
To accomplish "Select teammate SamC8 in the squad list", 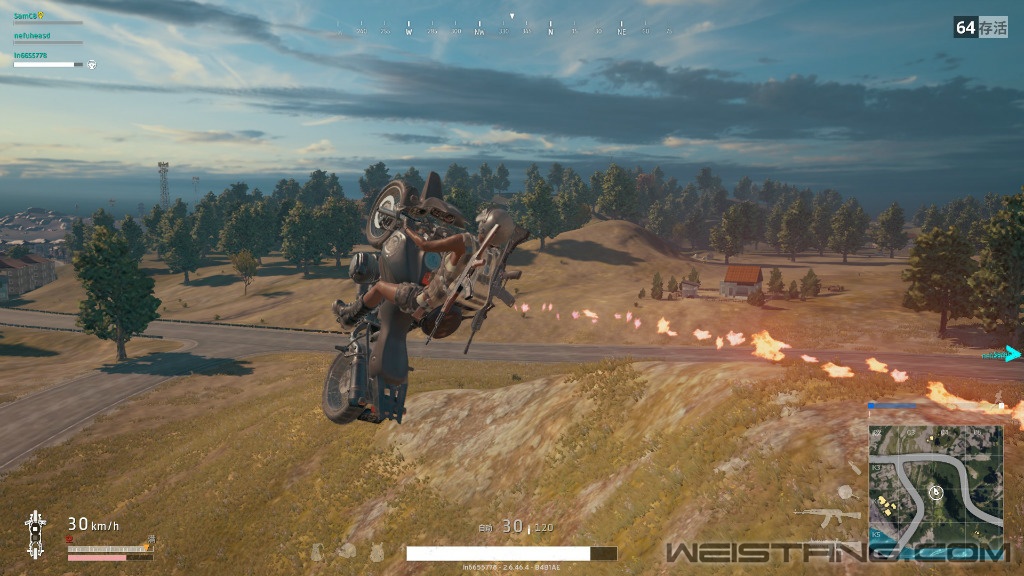I will tap(25, 16).
